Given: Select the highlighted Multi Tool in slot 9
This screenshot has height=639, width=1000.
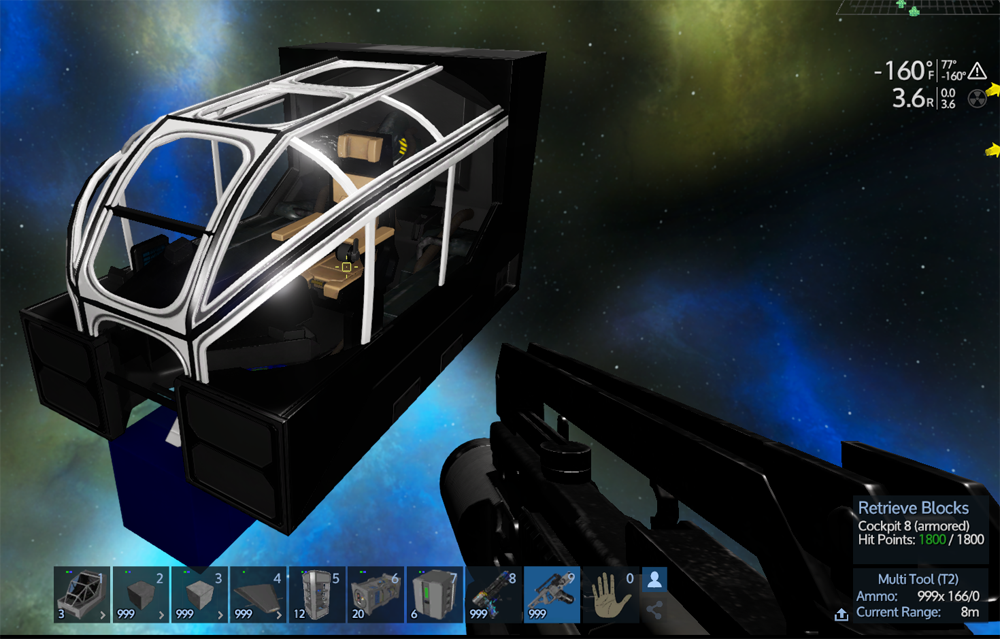Looking at the screenshot, I should pyautogui.click(x=551, y=595).
